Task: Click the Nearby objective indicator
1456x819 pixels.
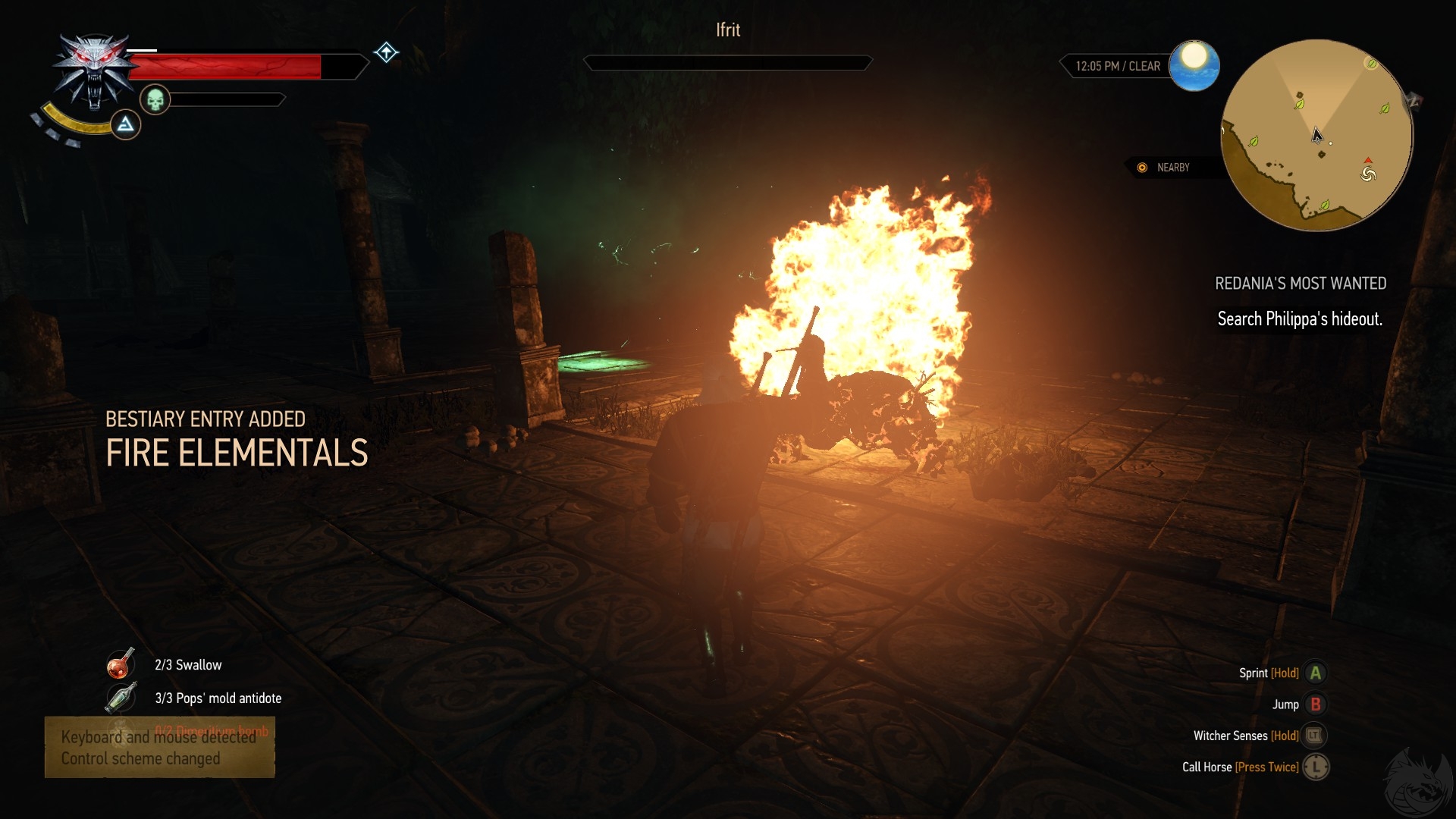Action: tap(1165, 168)
